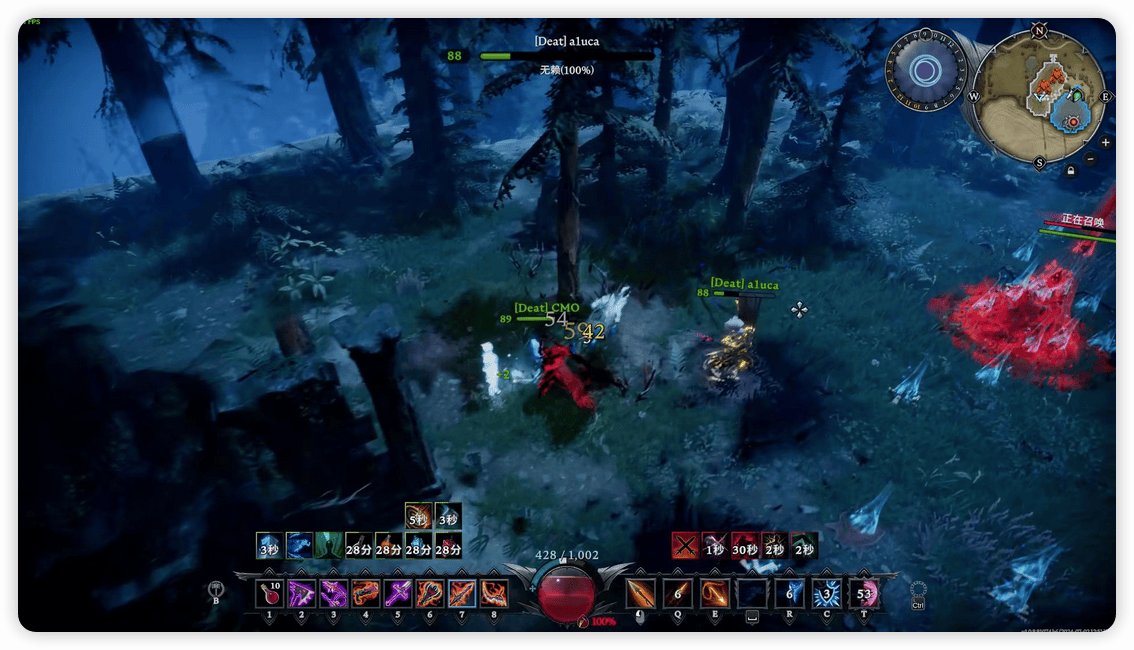Select the purple weapon in hotbar slot 3

(334, 594)
